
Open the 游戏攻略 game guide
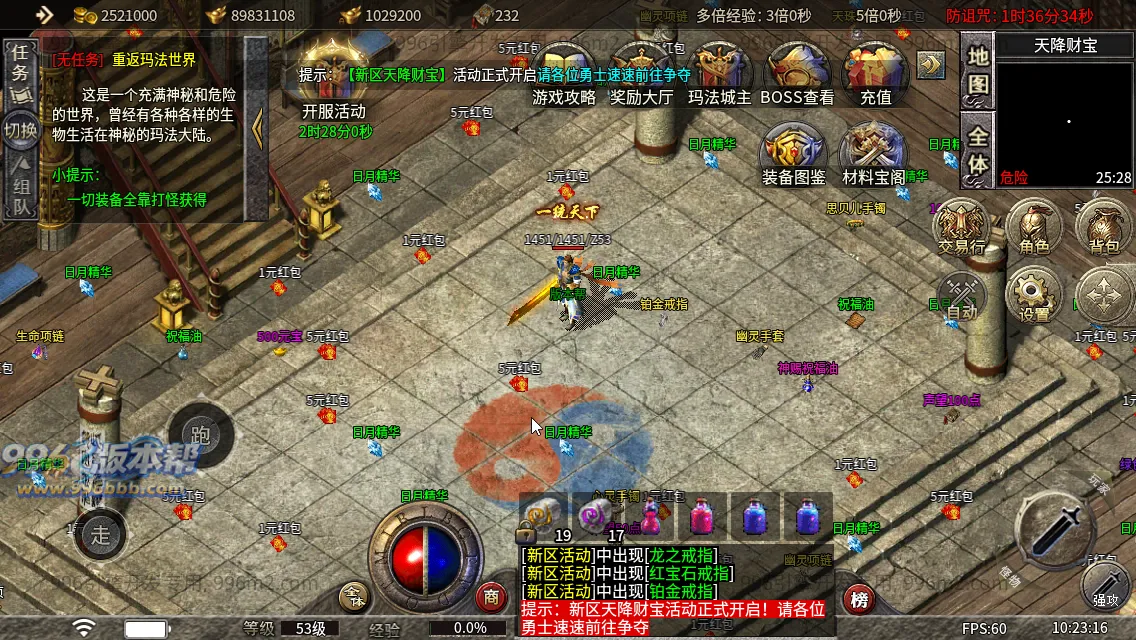564,72
